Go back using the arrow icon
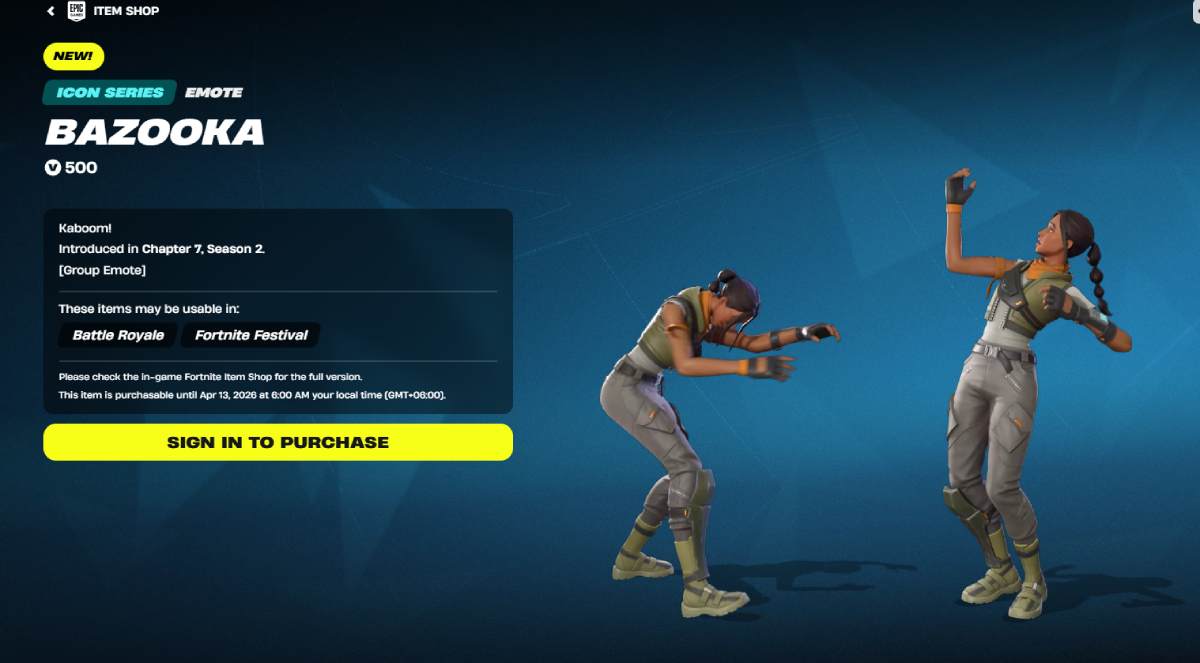Viewport: 1200px width, 663px height. (51, 11)
